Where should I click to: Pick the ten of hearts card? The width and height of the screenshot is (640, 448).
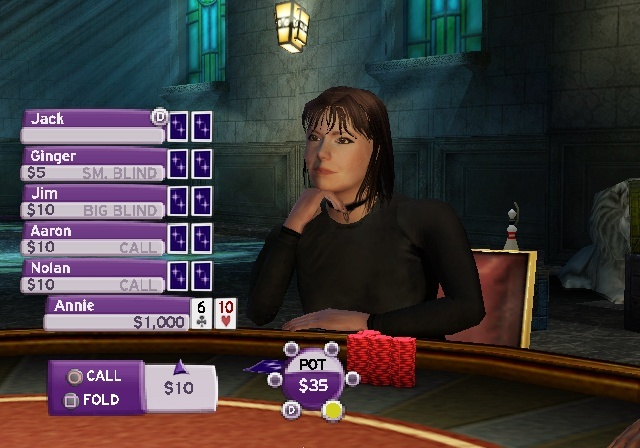click(x=226, y=313)
